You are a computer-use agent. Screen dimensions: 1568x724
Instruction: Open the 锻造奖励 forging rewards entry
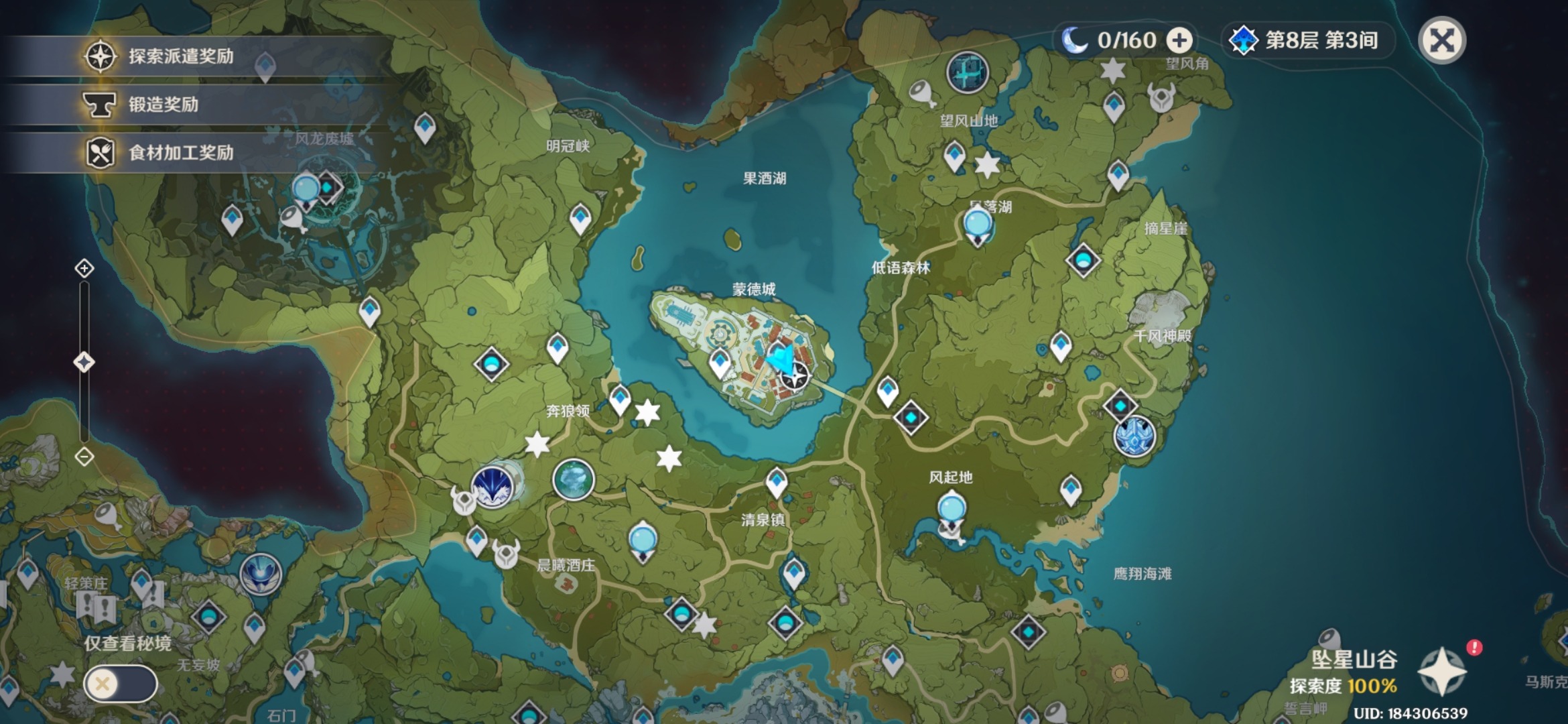(164, 105)
